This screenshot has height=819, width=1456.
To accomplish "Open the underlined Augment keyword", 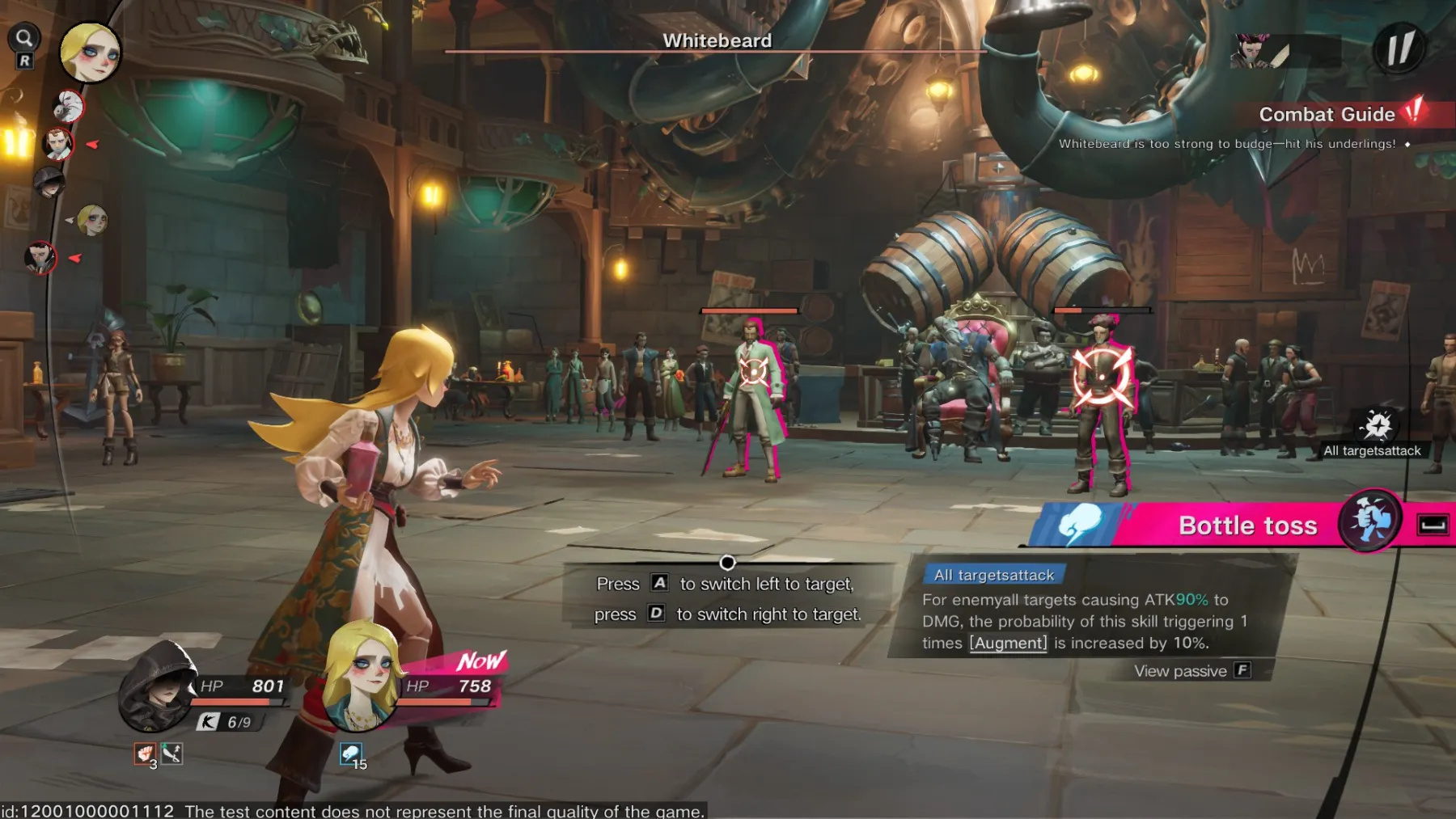I will point(1008,644).
